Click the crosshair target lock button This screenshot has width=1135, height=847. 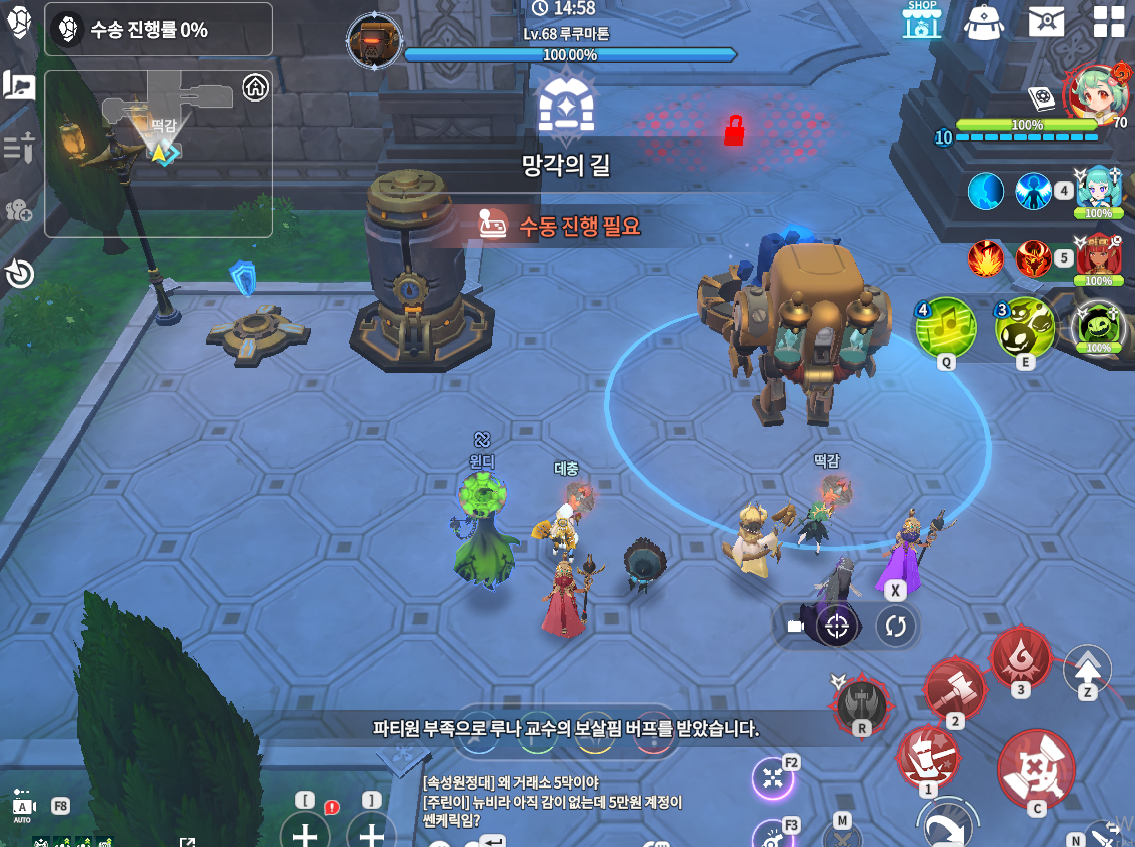838,626
